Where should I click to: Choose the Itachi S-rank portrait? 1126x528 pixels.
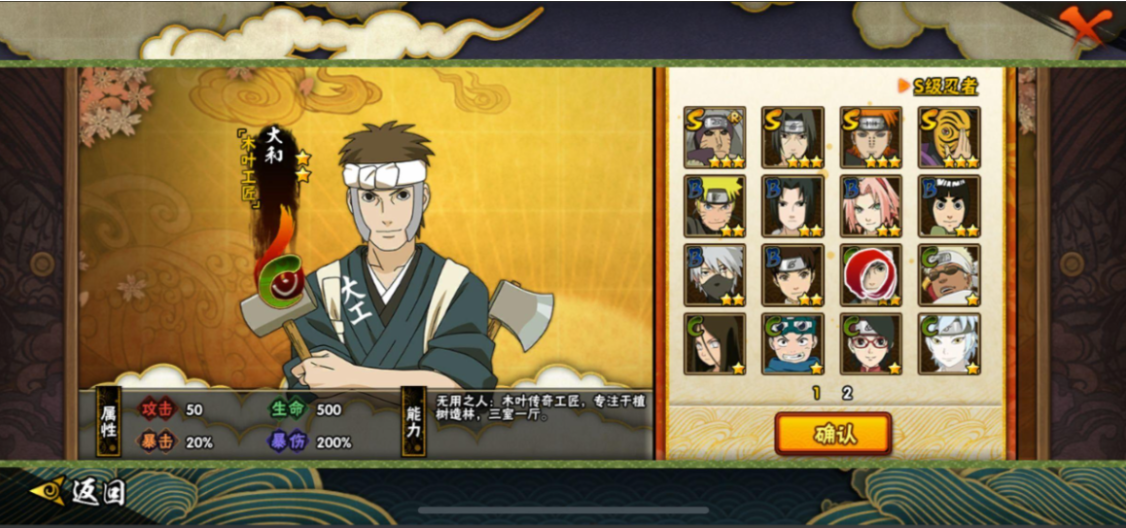(792, 137)
